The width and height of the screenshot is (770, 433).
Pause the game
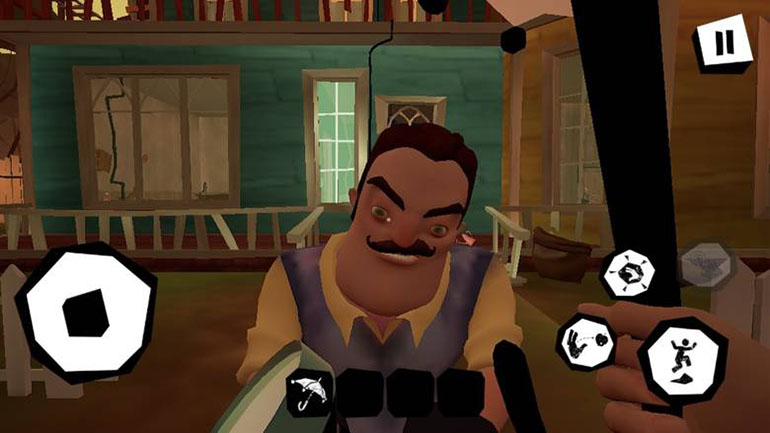(x=723, y=46)
